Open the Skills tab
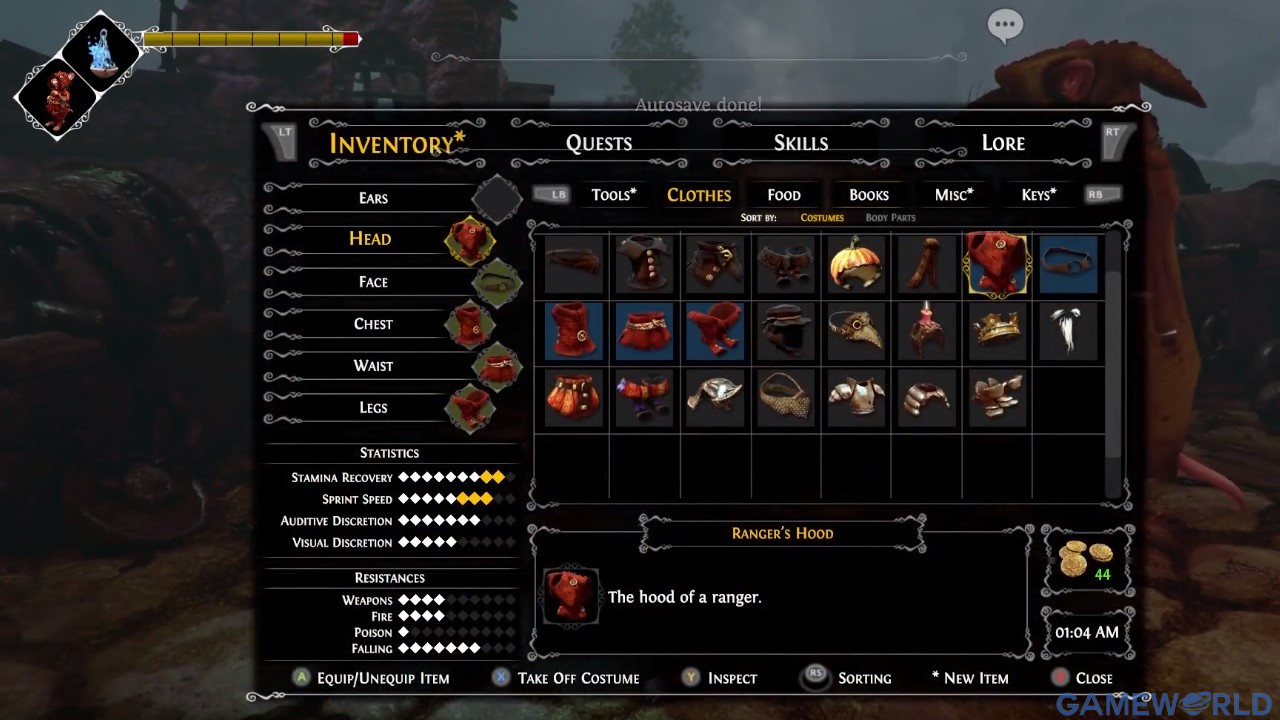 800,143
